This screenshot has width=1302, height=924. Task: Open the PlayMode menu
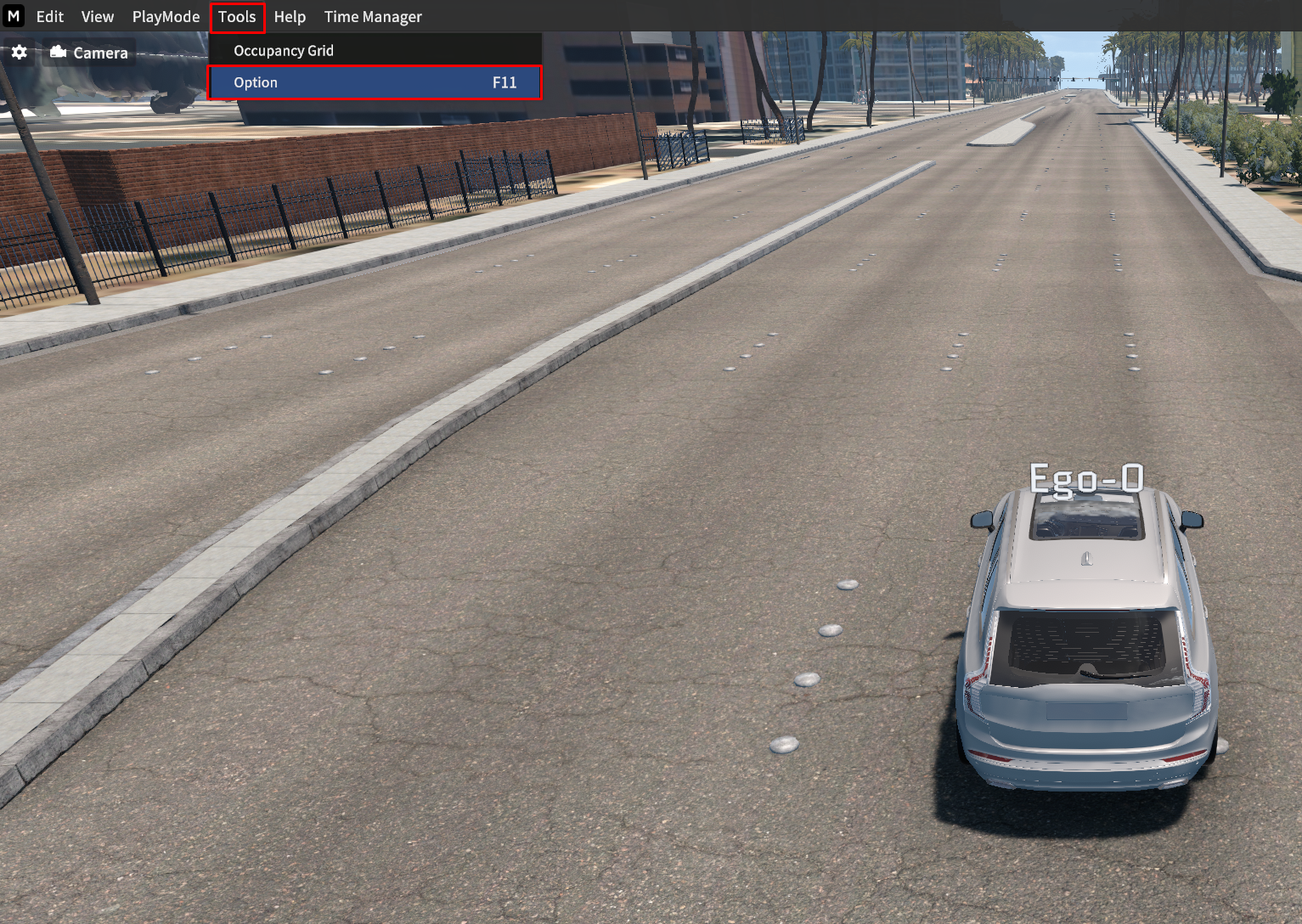click(x=166, y=17)
